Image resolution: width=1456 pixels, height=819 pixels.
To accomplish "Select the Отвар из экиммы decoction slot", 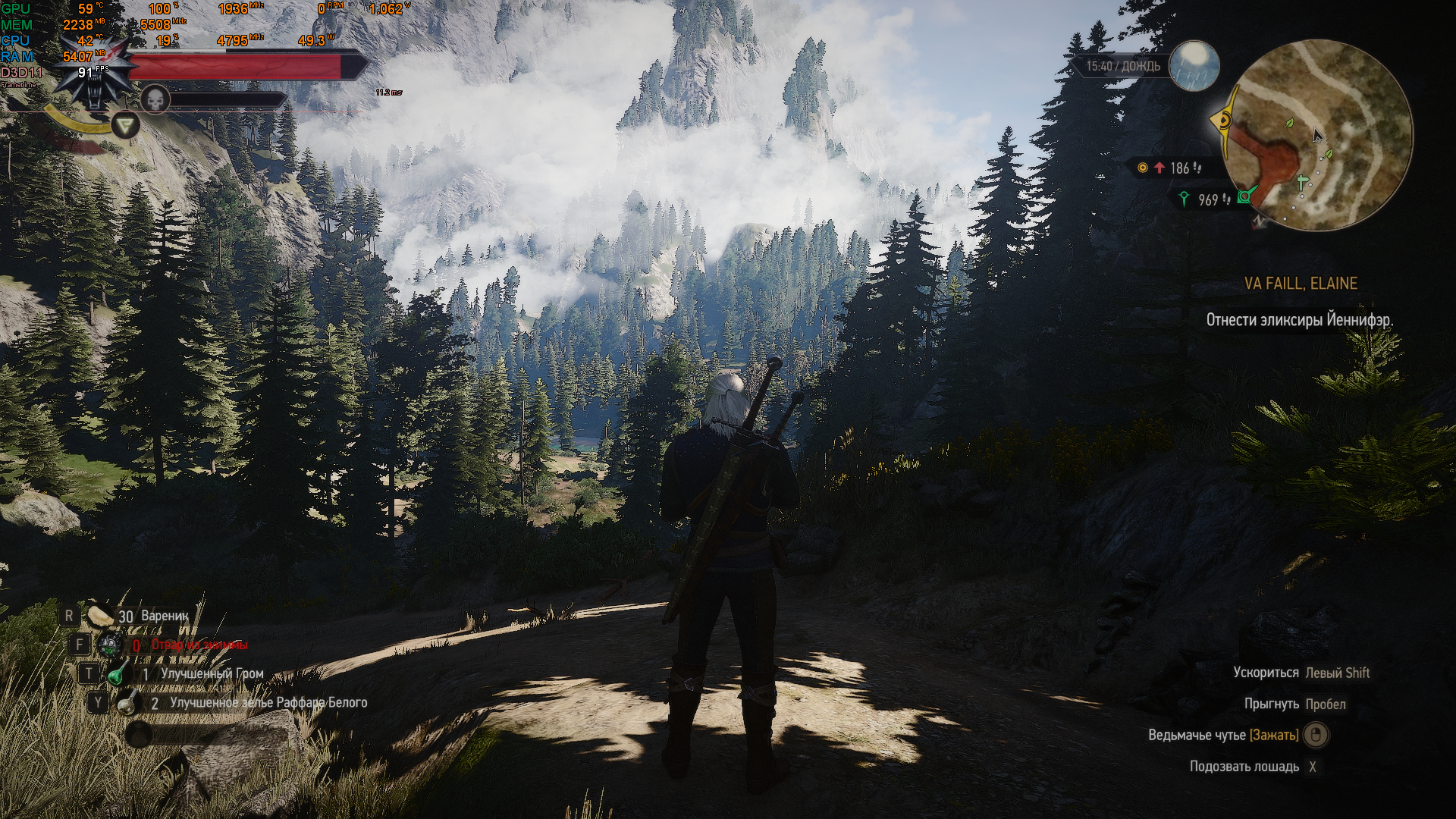I will [111, 645].
